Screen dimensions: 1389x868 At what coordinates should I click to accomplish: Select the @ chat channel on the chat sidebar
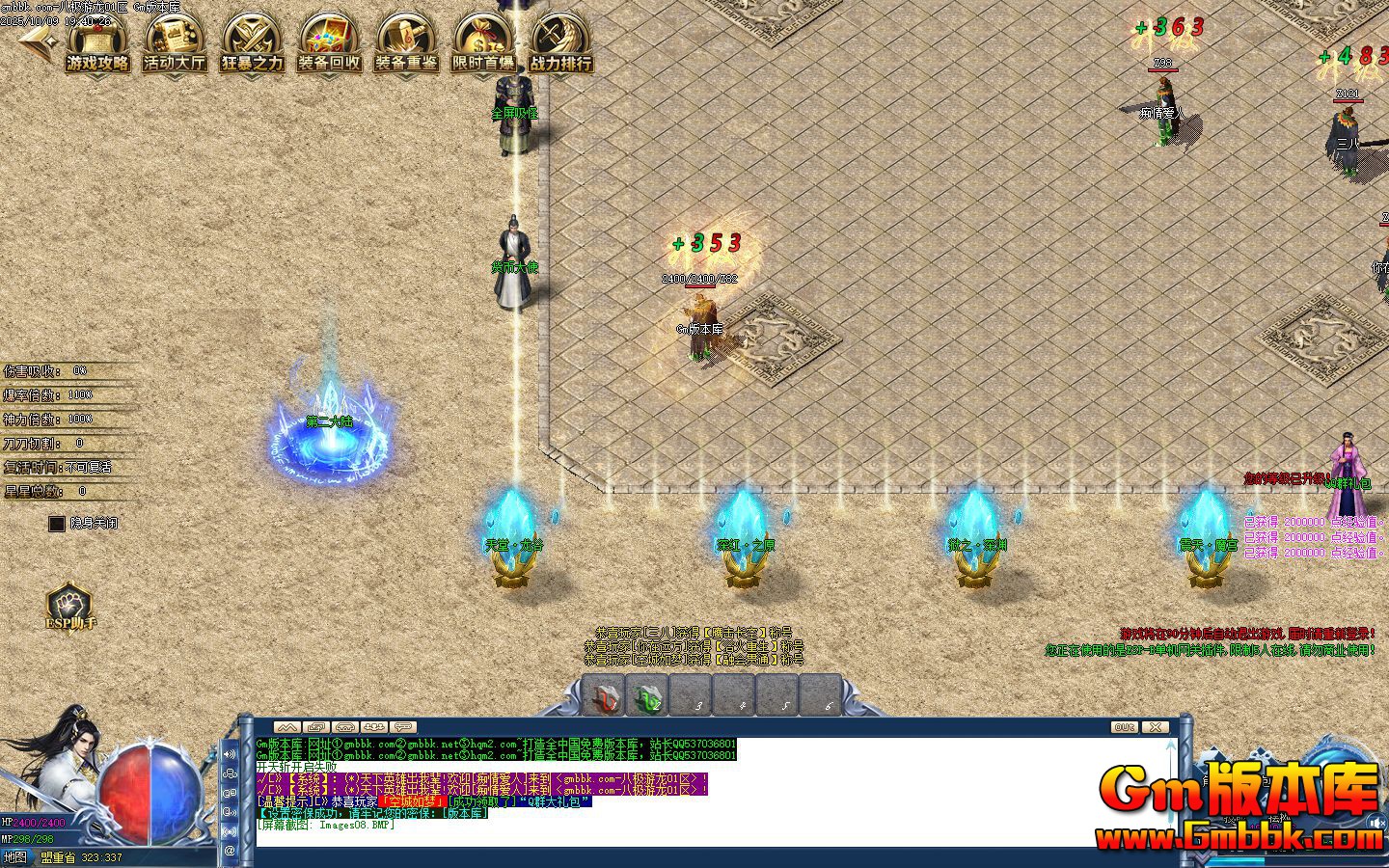tap(230, 850)
